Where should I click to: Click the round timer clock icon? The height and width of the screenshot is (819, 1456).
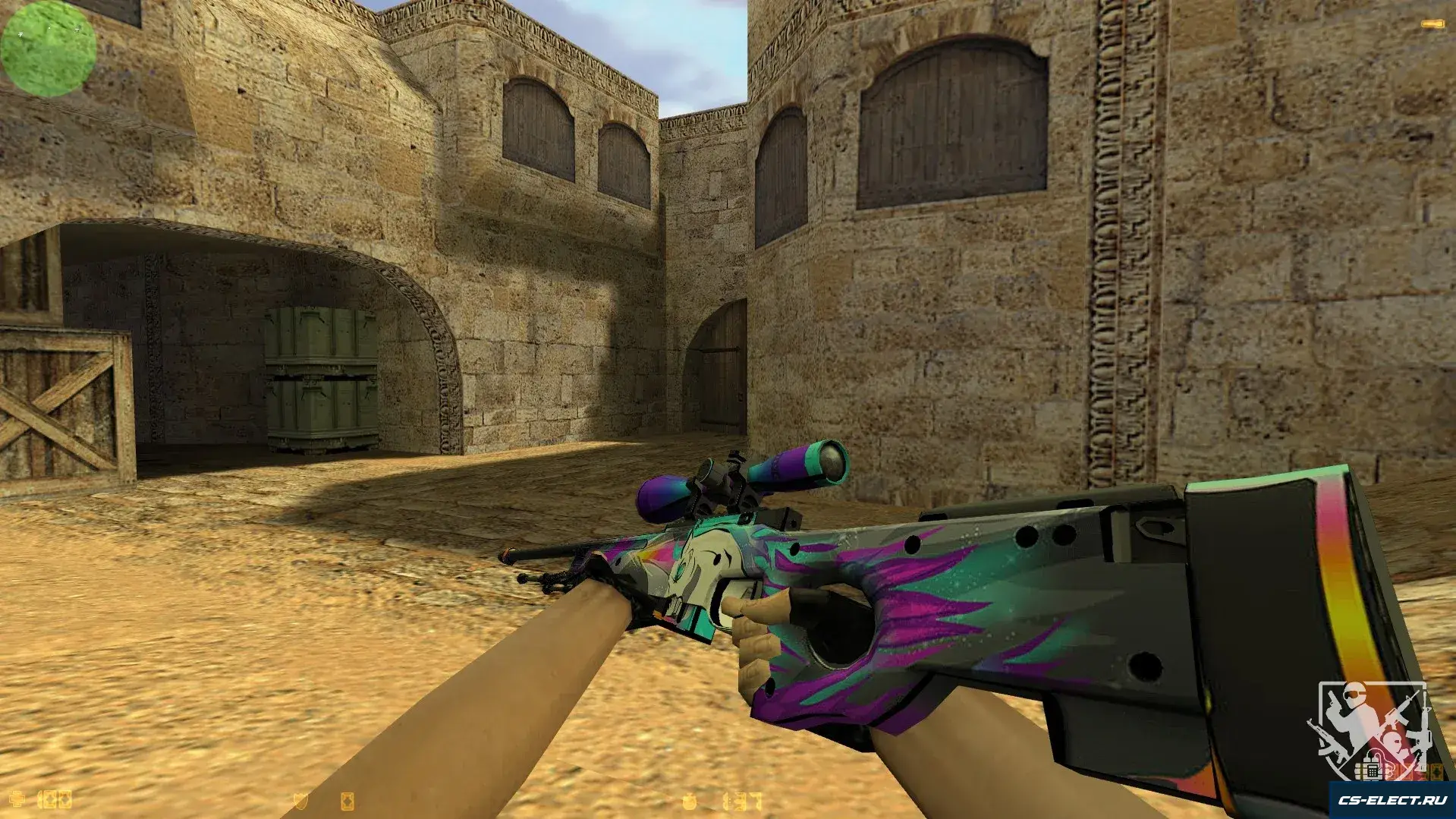(x=689, y=801)
